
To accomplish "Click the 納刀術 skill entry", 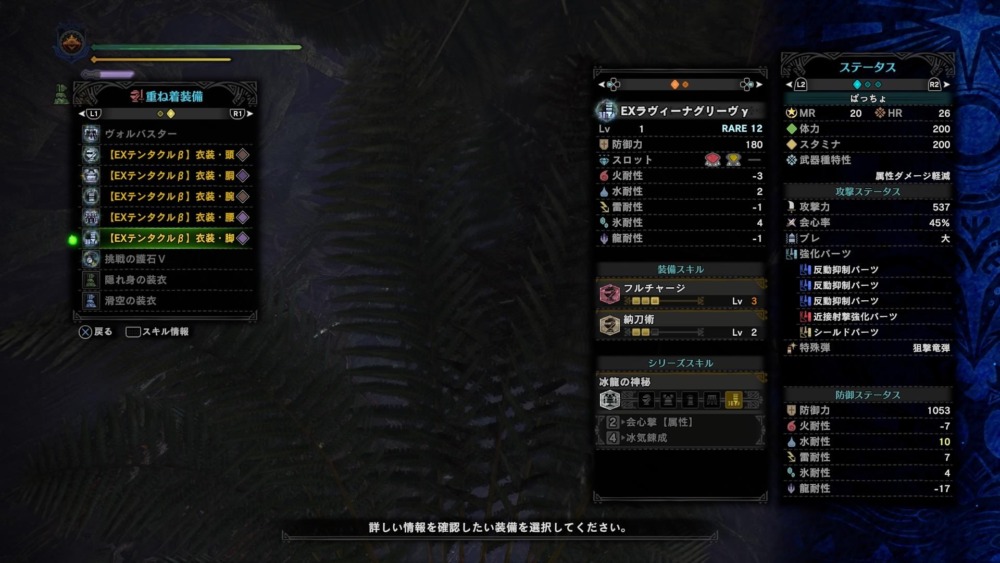I will pyautogui.click(x=680, y=326).
